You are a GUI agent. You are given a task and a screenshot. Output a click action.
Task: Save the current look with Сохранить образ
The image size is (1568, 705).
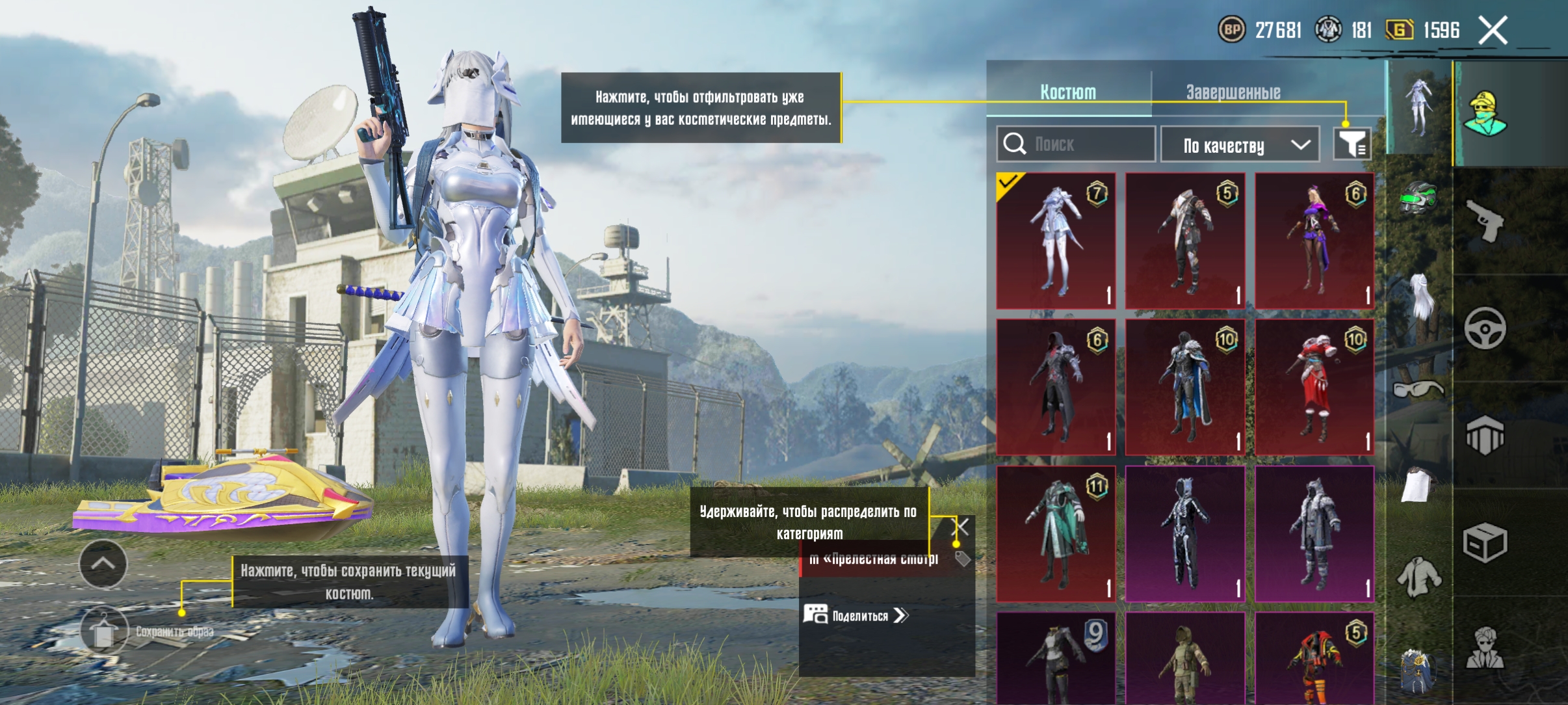coord(104,631)
